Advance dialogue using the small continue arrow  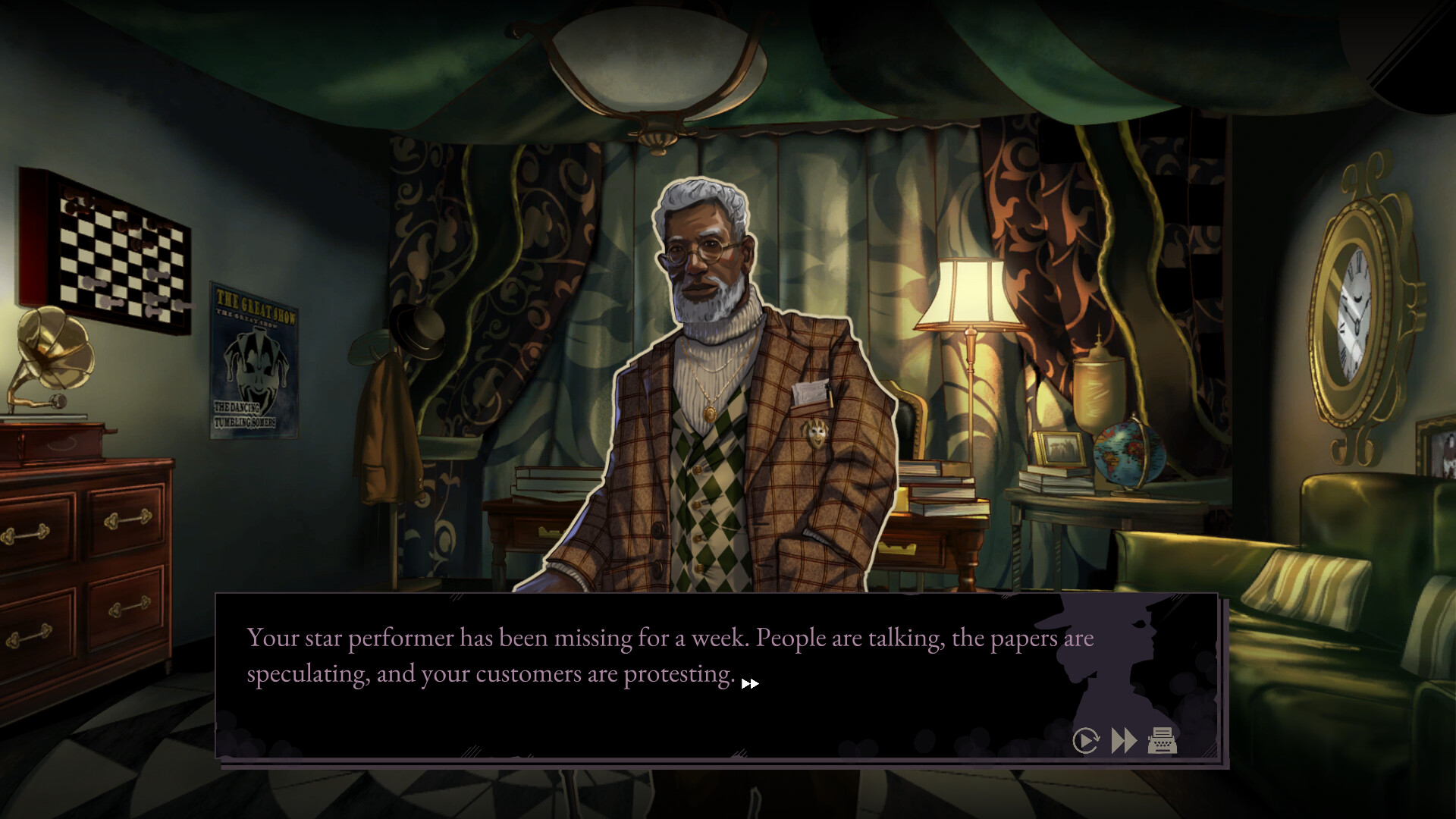coord(752,683)
